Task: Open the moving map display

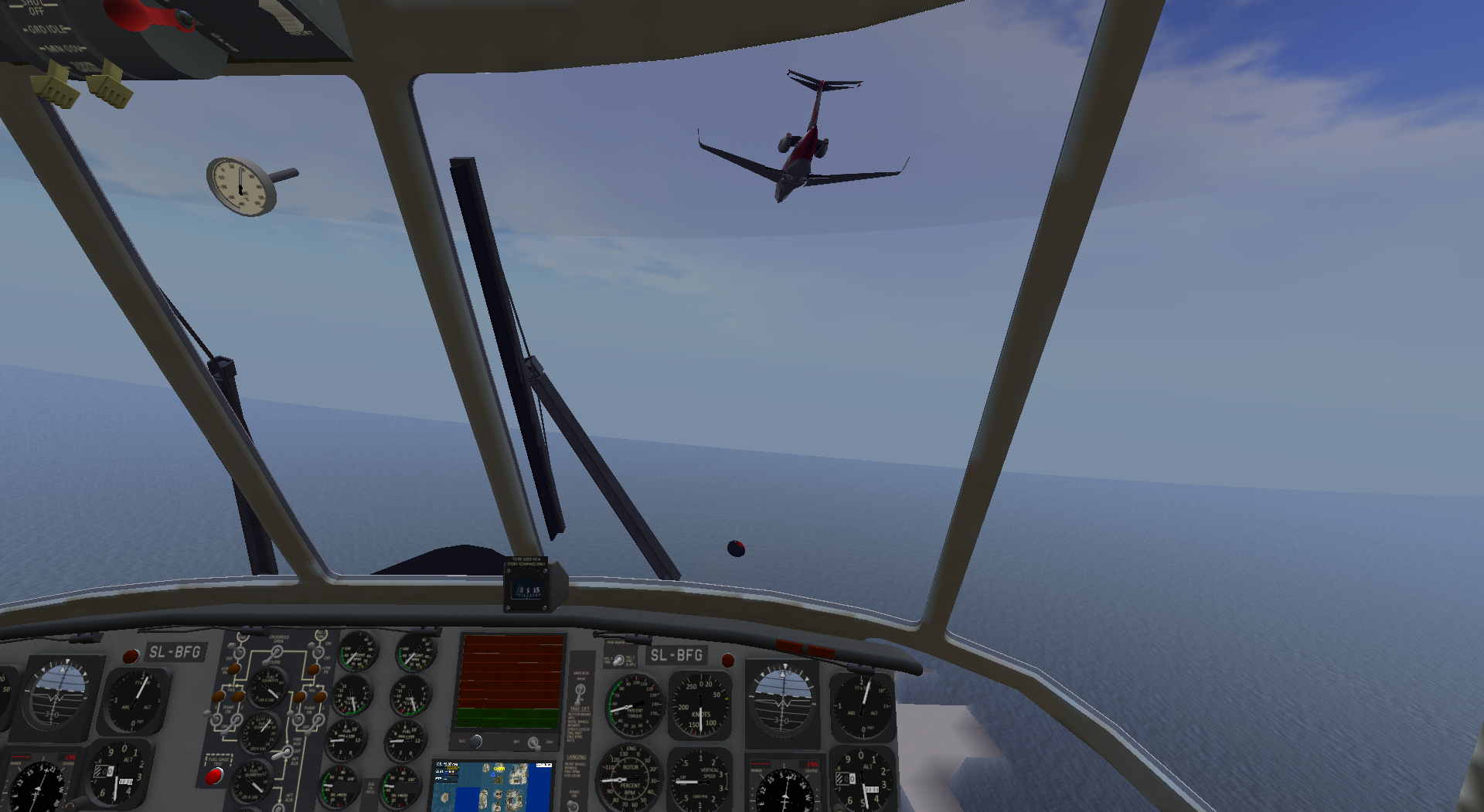Action: pyautogui.click(x=492, y=786)
